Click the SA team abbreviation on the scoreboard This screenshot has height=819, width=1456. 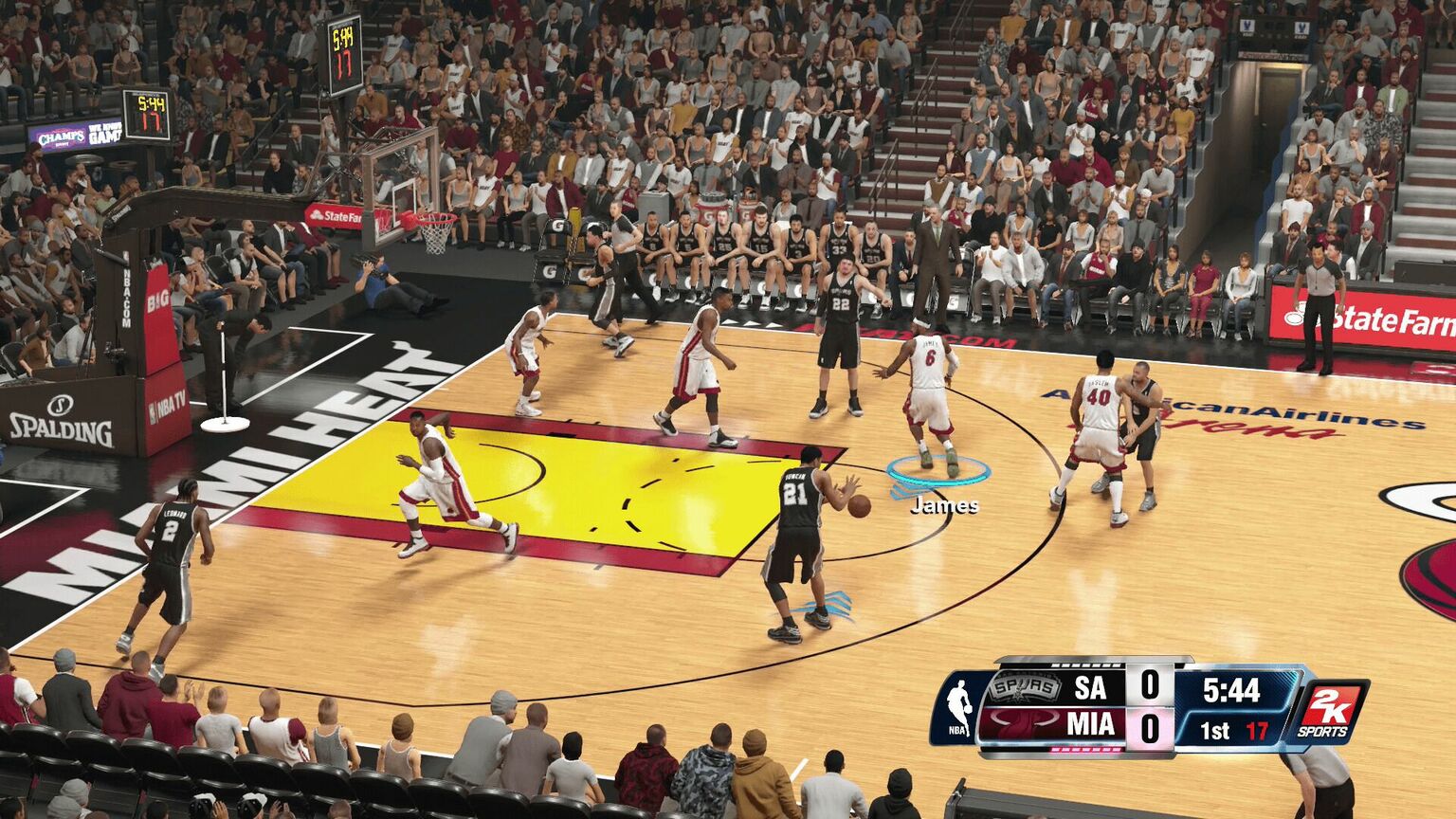1089,689
